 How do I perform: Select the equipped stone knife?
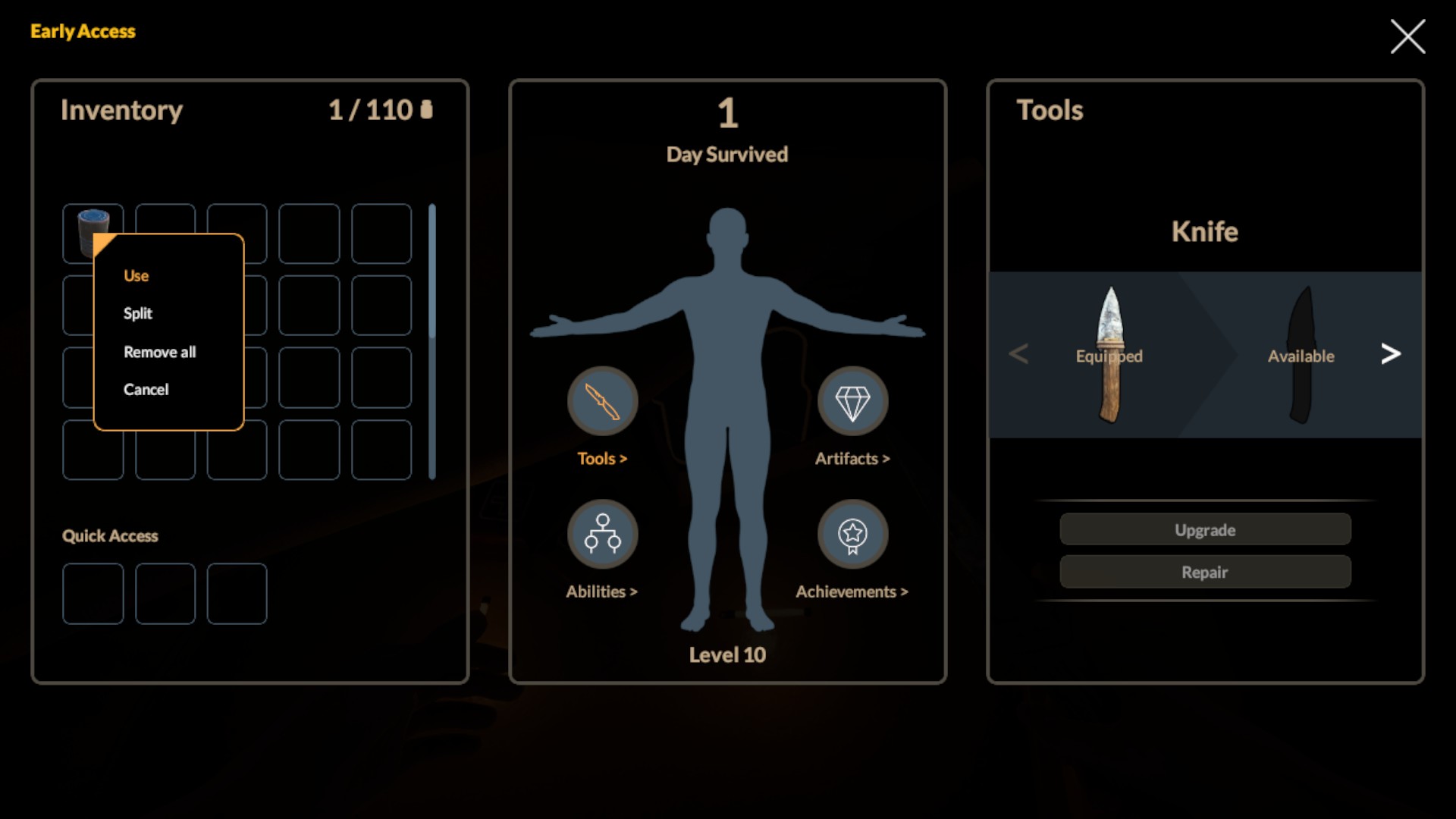(x=1109, y=355)
